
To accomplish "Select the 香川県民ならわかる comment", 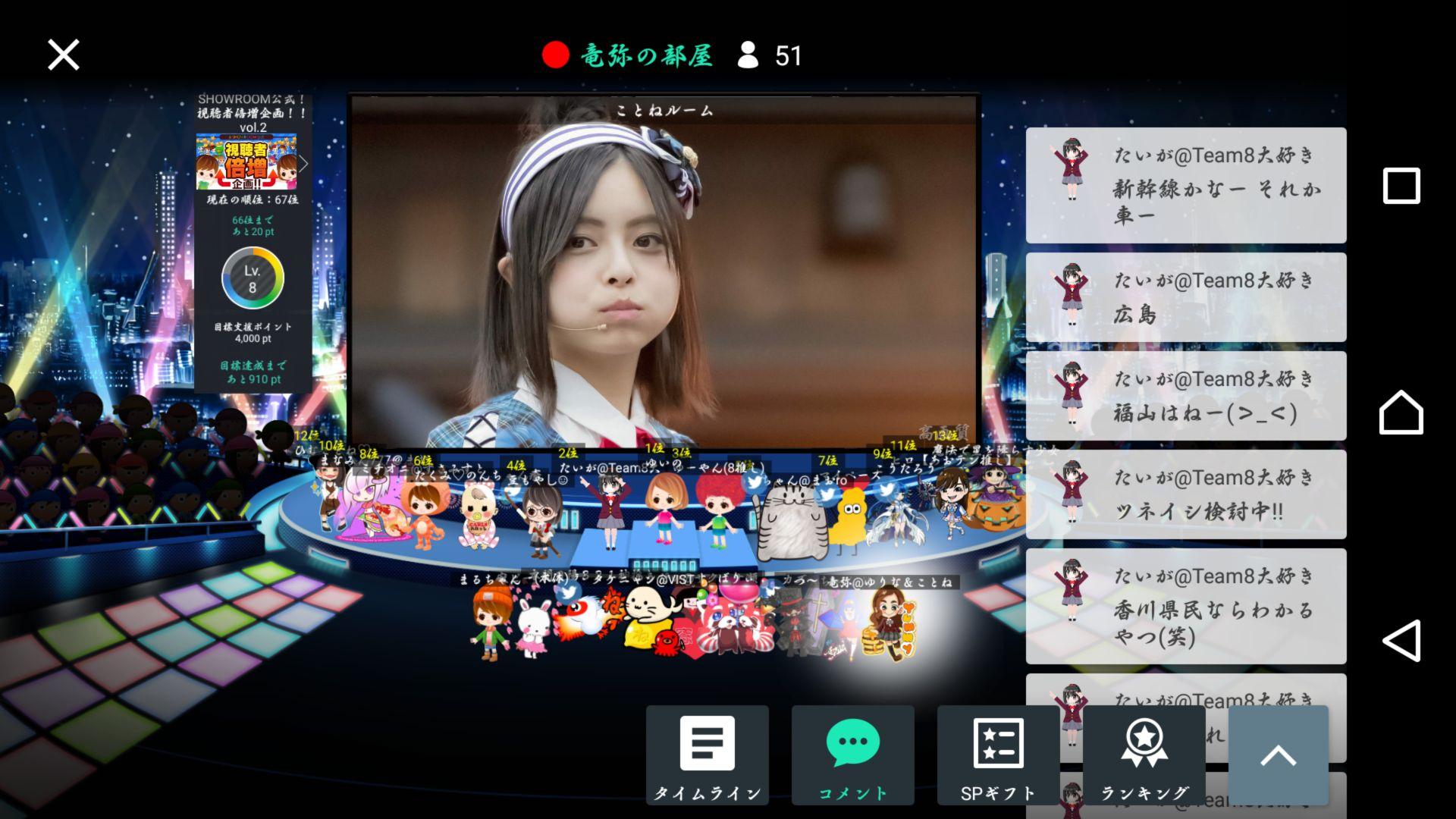I will tap(1185, 607).
